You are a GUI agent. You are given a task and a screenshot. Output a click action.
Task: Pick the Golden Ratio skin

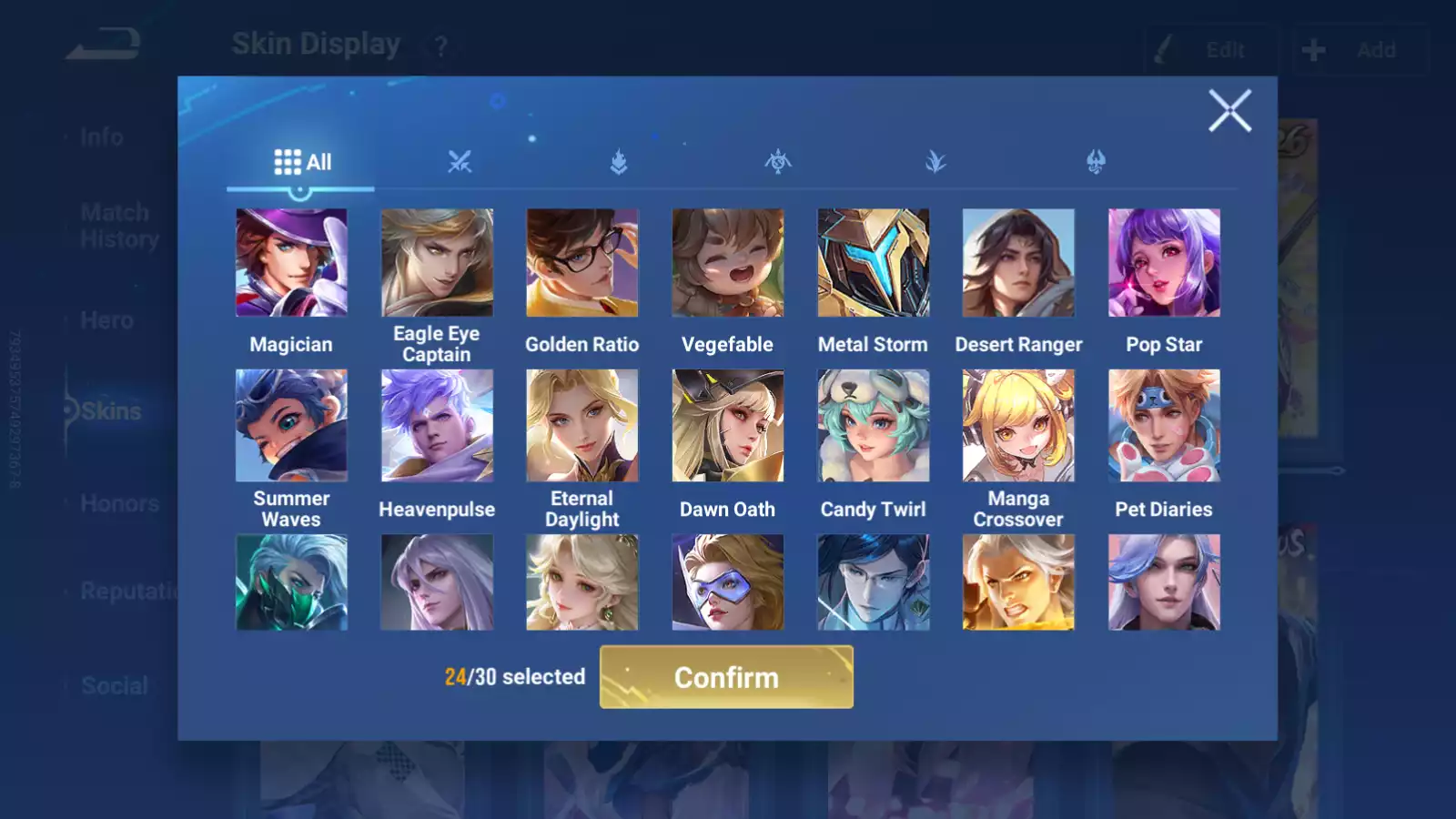[582, 263]
